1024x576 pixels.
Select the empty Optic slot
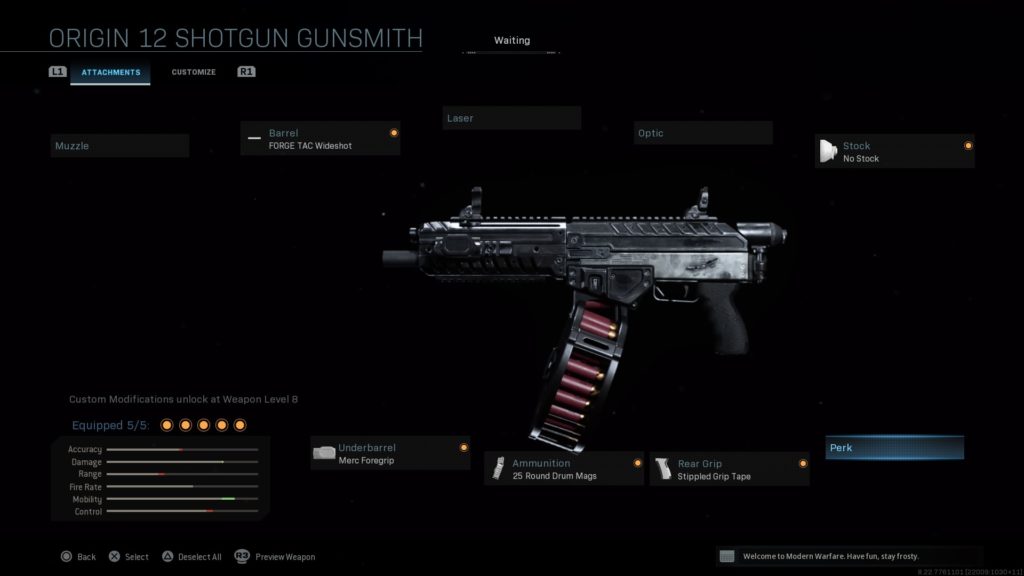pos(703,133)
